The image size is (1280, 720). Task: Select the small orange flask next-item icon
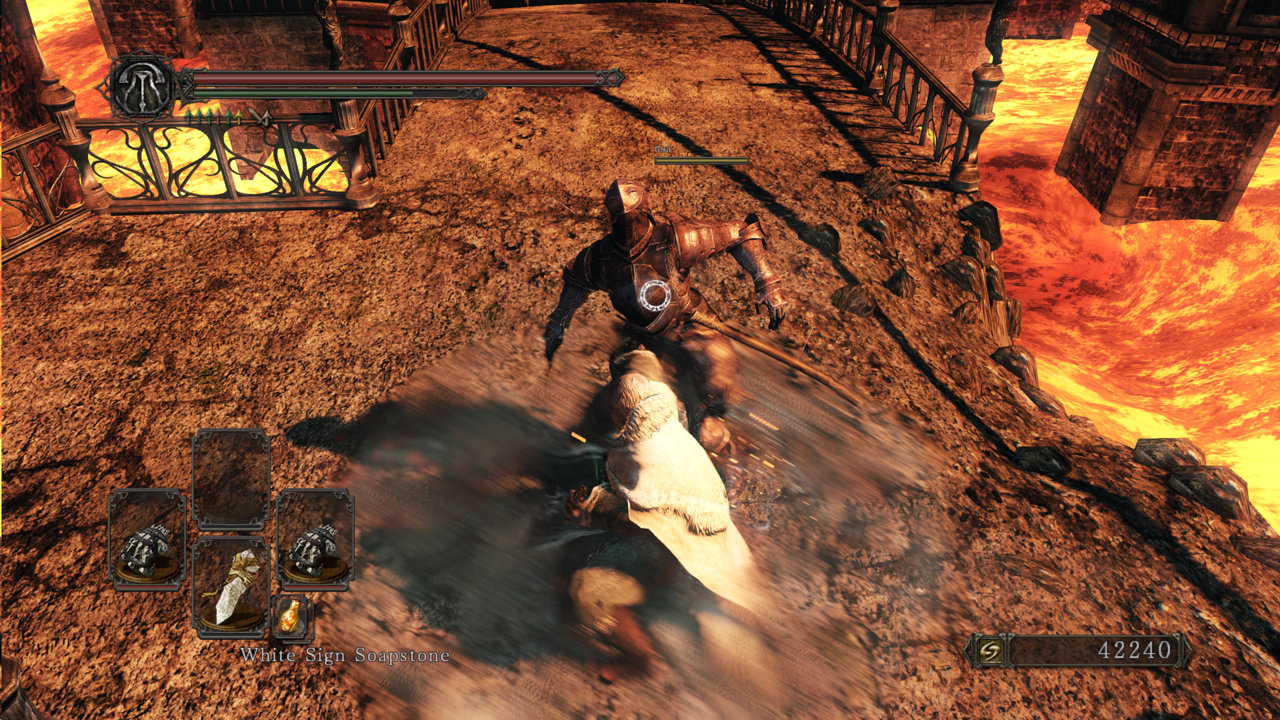click(291, 618)
